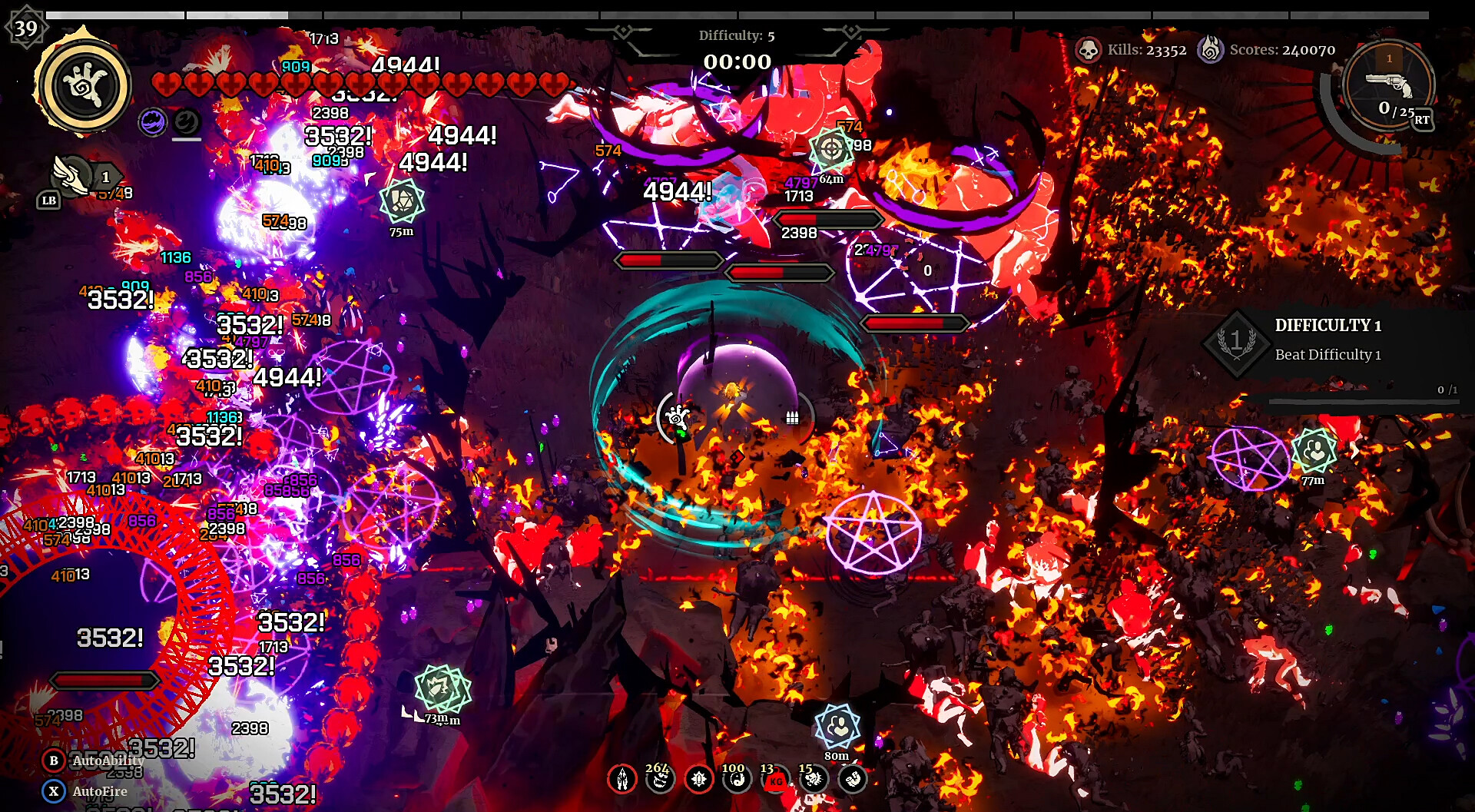Click the grey swirl orb icon
The width and height of the screenshot is (1475, 812).
click(186, 121)
